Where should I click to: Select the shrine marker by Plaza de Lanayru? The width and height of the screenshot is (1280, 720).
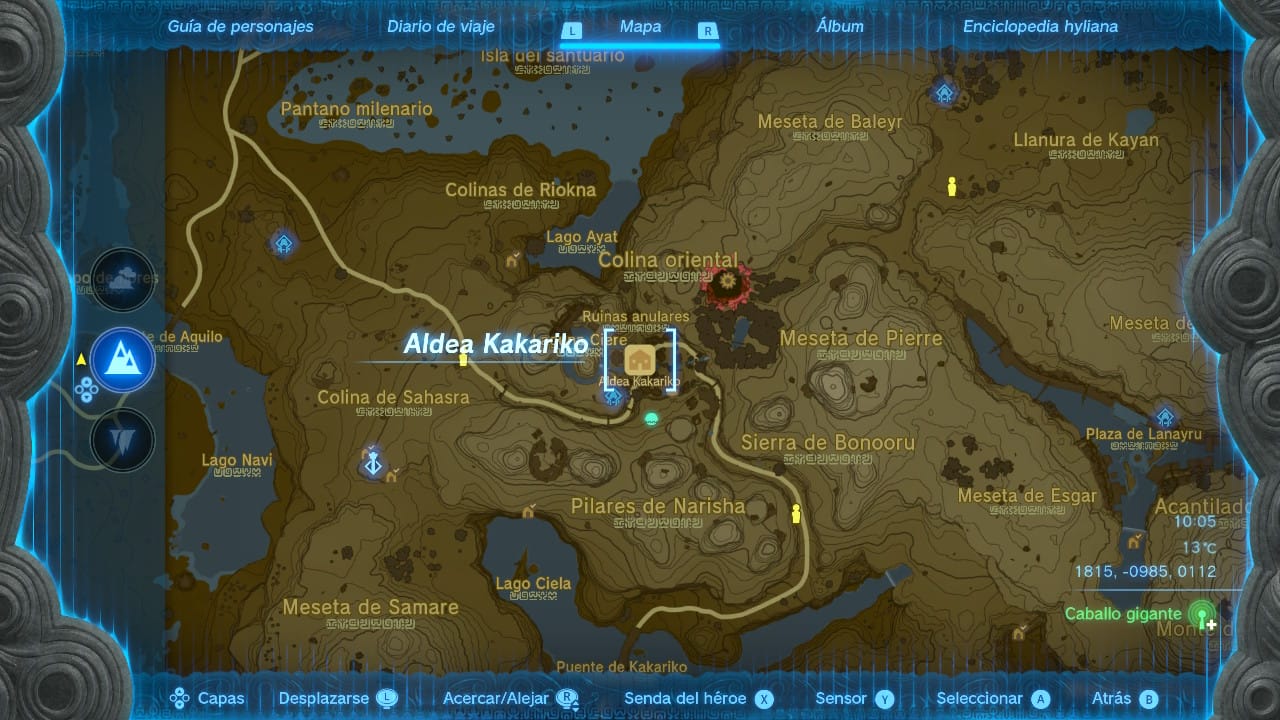click(1164, 417)
